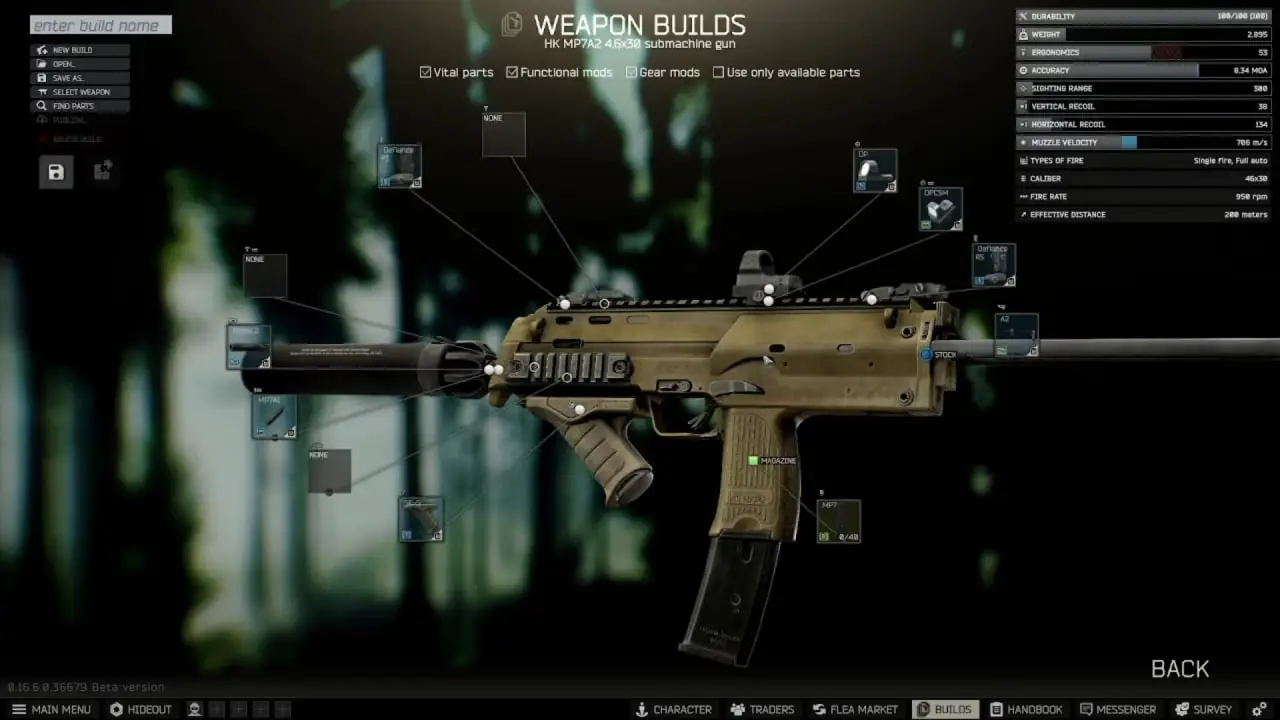Open the HANDBOOK tab
The width and height of the screenshot is (1280, 720).
click(1027, 709)
